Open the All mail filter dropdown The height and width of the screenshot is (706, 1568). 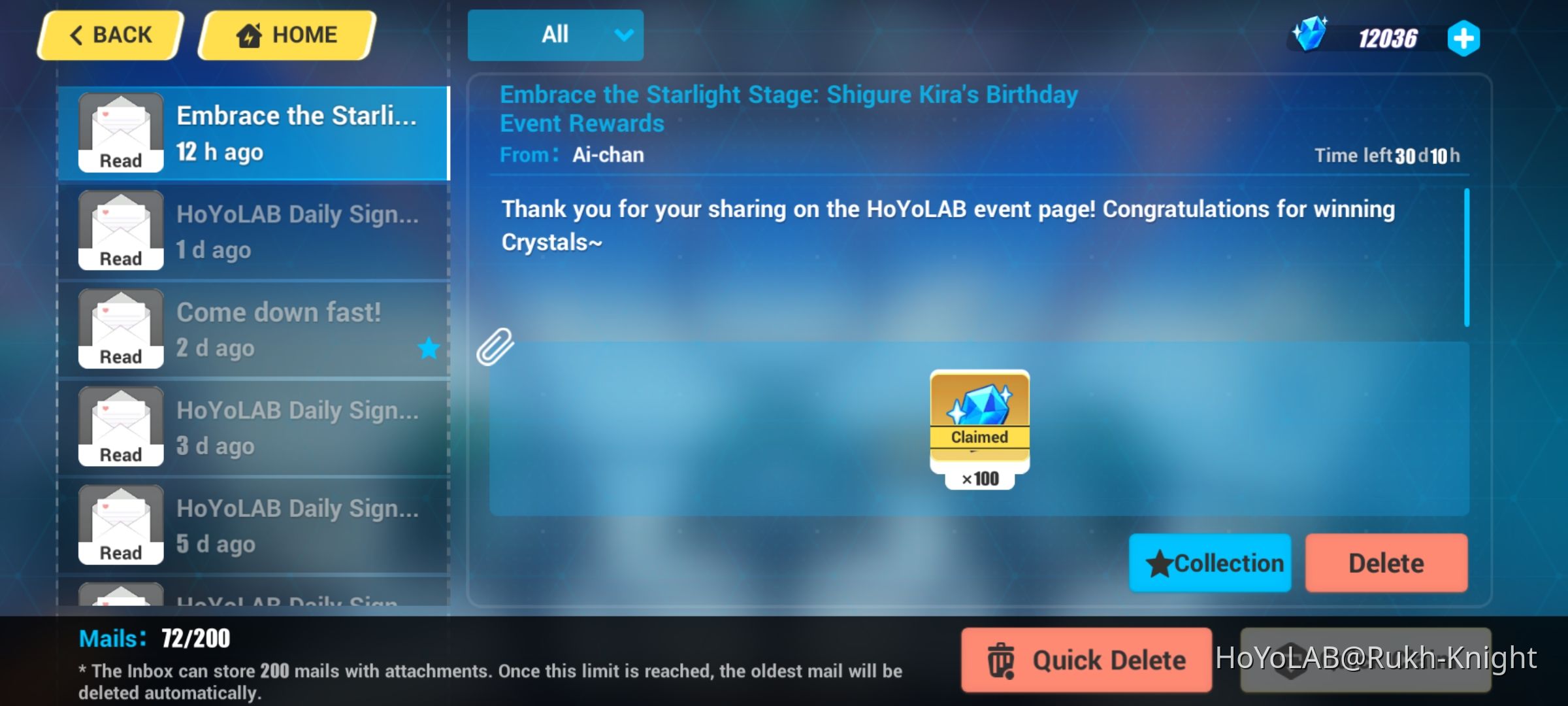click(x=555, y=35)
